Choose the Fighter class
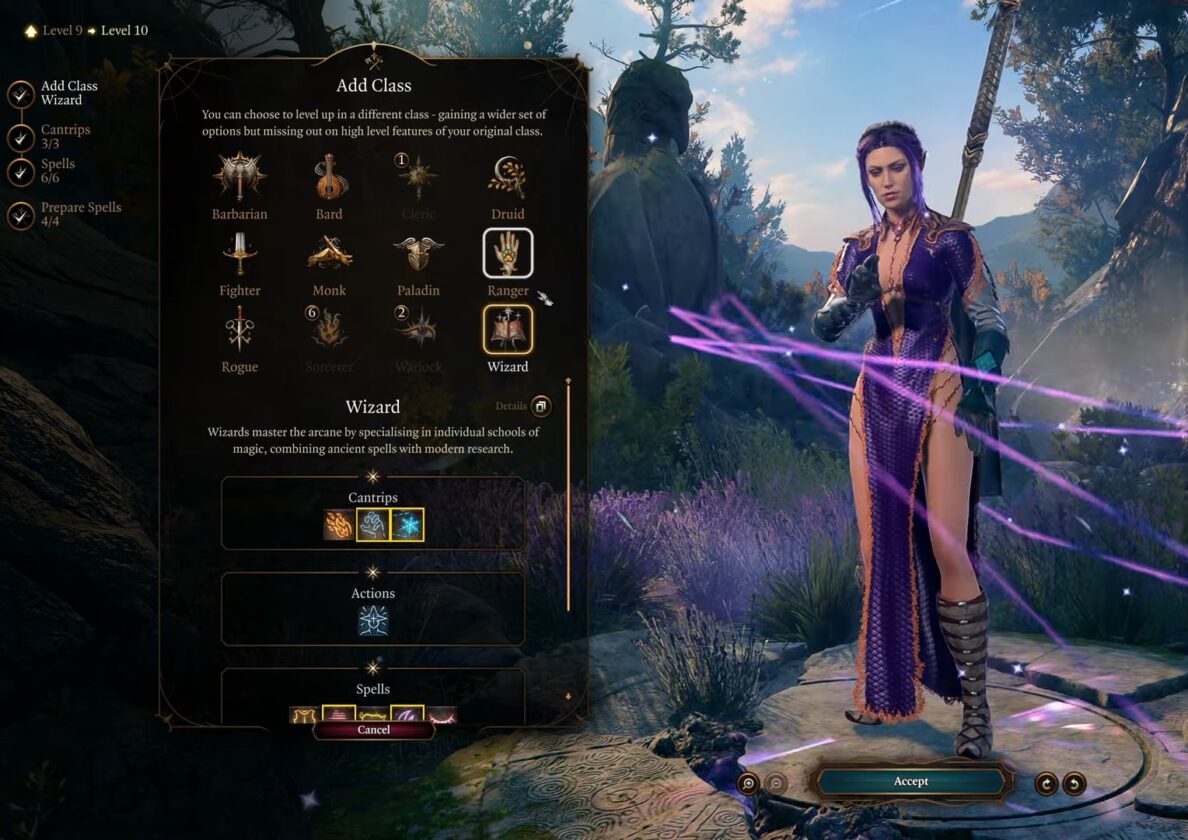This screenshot has height=840, width=1188. tap(239, 254)
